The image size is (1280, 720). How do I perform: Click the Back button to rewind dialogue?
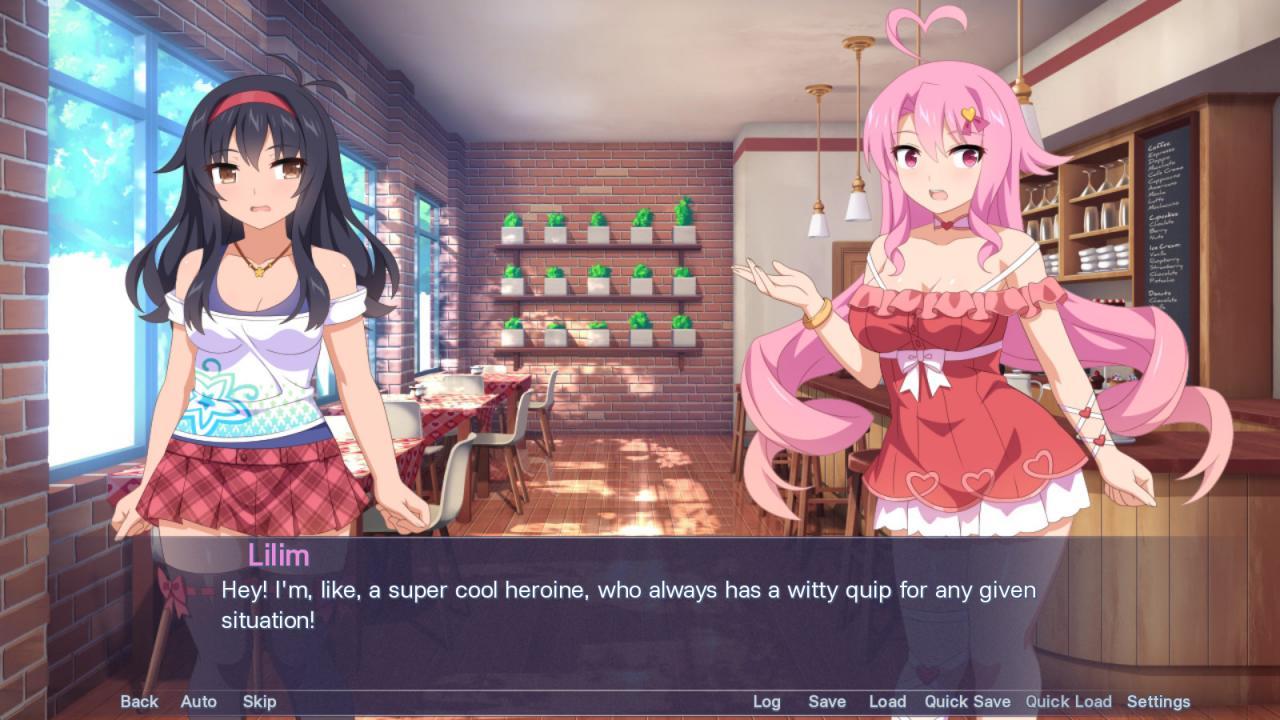coord(139,701)
